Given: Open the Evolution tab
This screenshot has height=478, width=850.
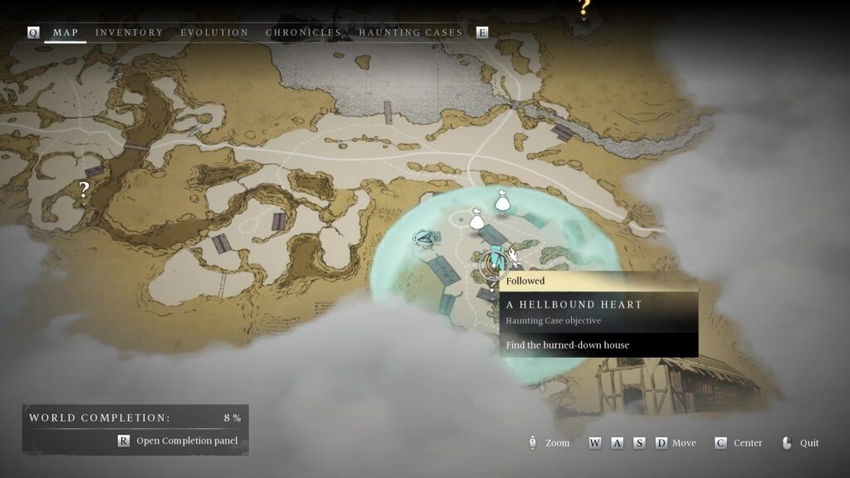Looking at the screenshot, I should 214,33.
